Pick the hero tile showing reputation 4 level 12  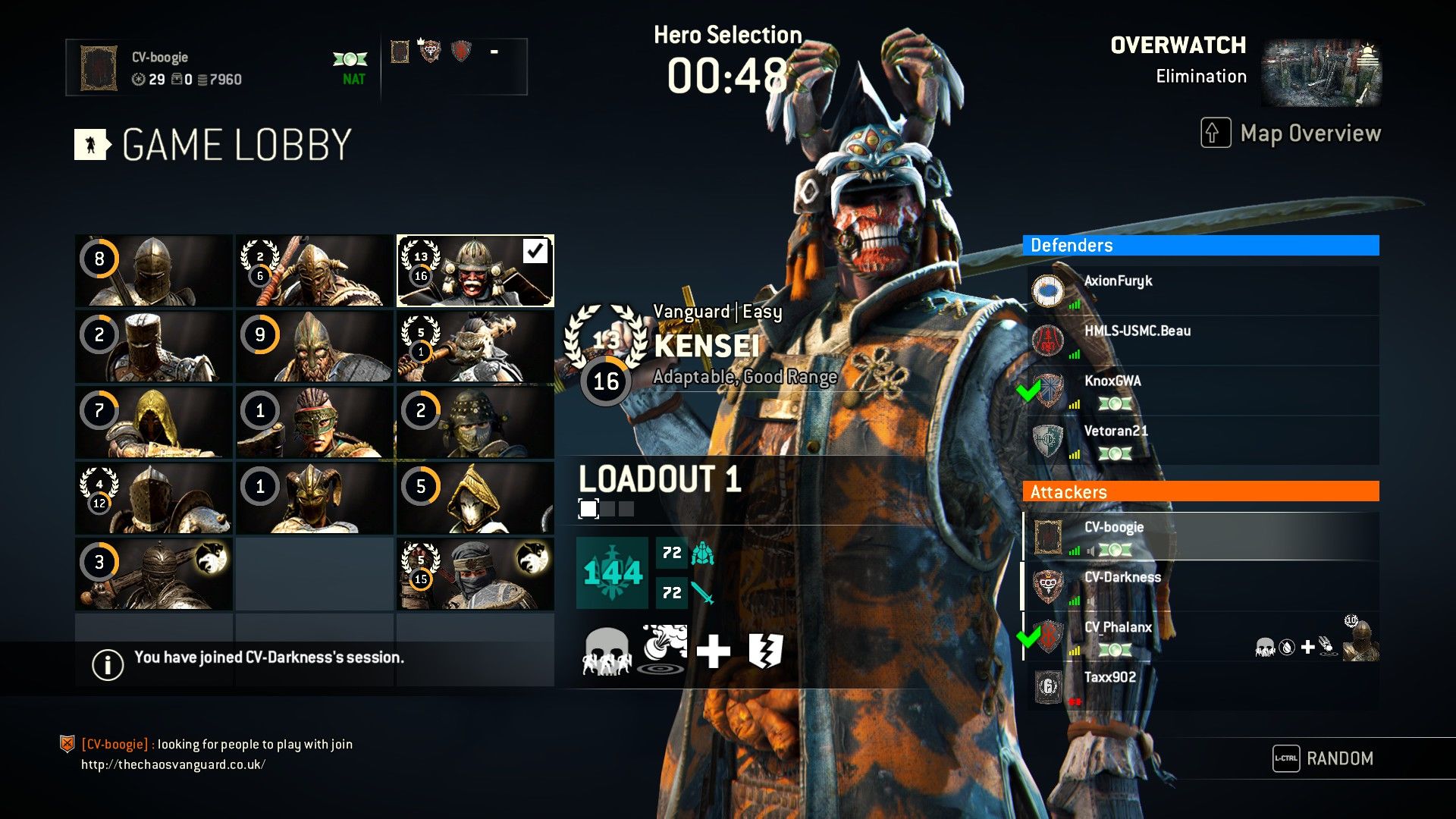coord(154,498)
